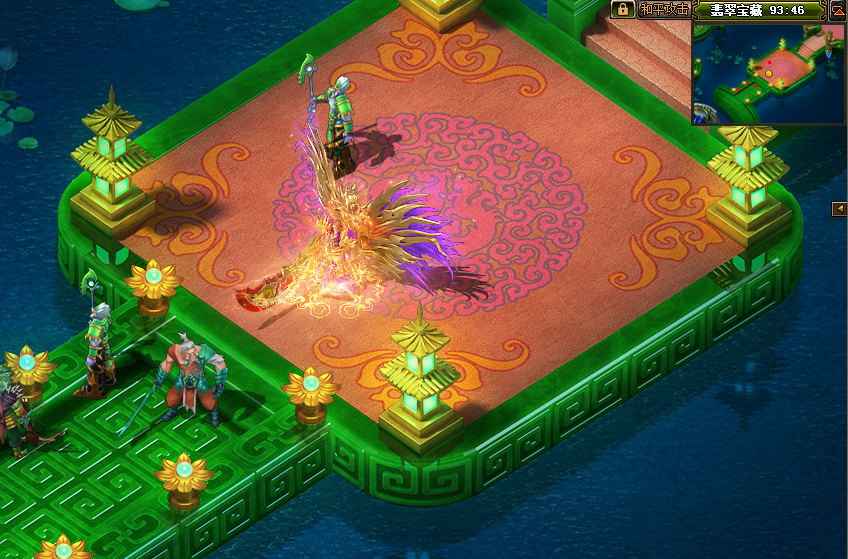Viewport: 848px width, 559px height.
Task: Collapse the minimap with the red arrow button
Action: tap(838, 10)
